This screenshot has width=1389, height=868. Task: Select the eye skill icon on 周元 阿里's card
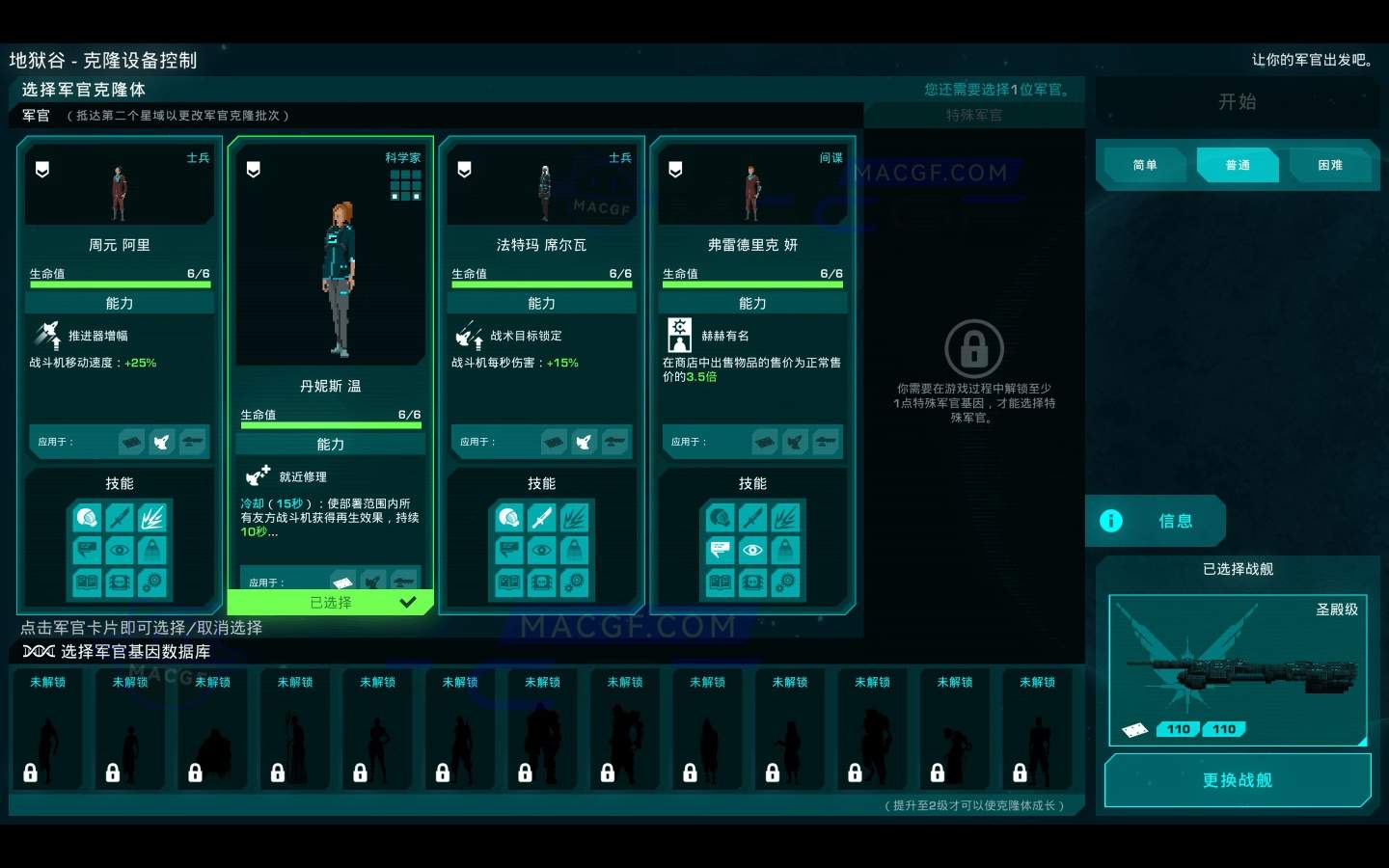tap(120, 550)
